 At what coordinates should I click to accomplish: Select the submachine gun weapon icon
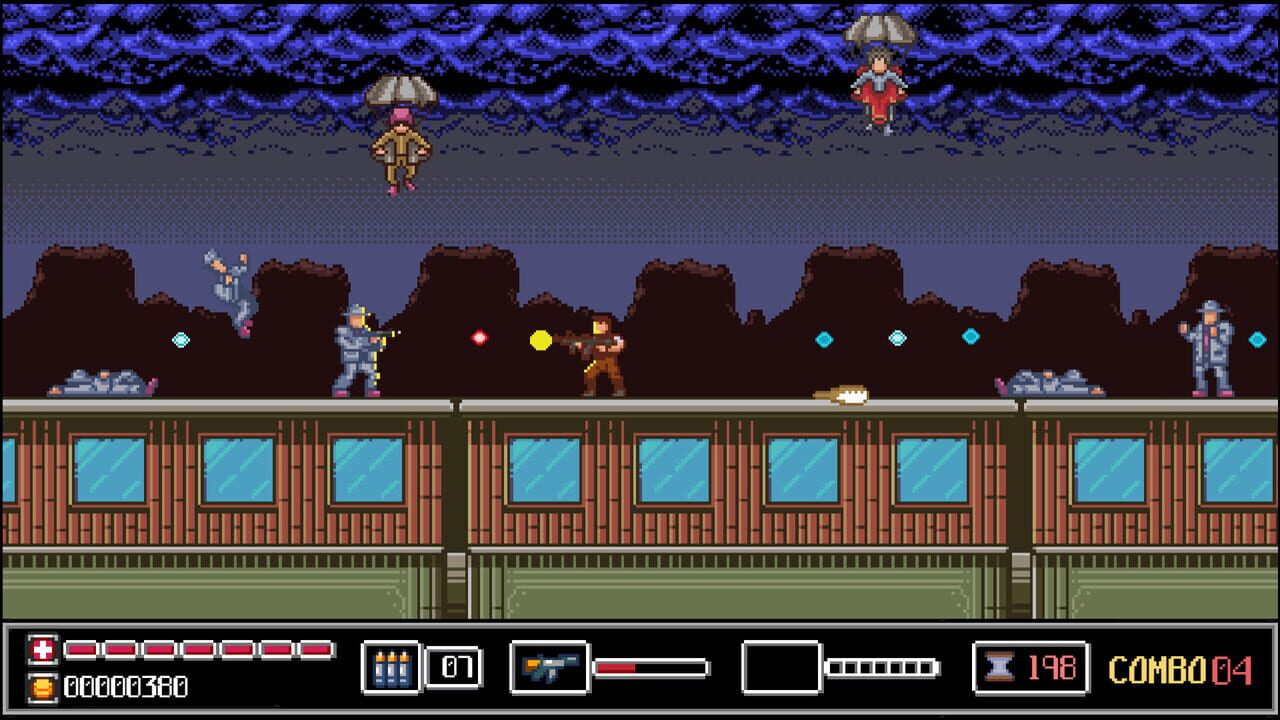tap(548, 665)
